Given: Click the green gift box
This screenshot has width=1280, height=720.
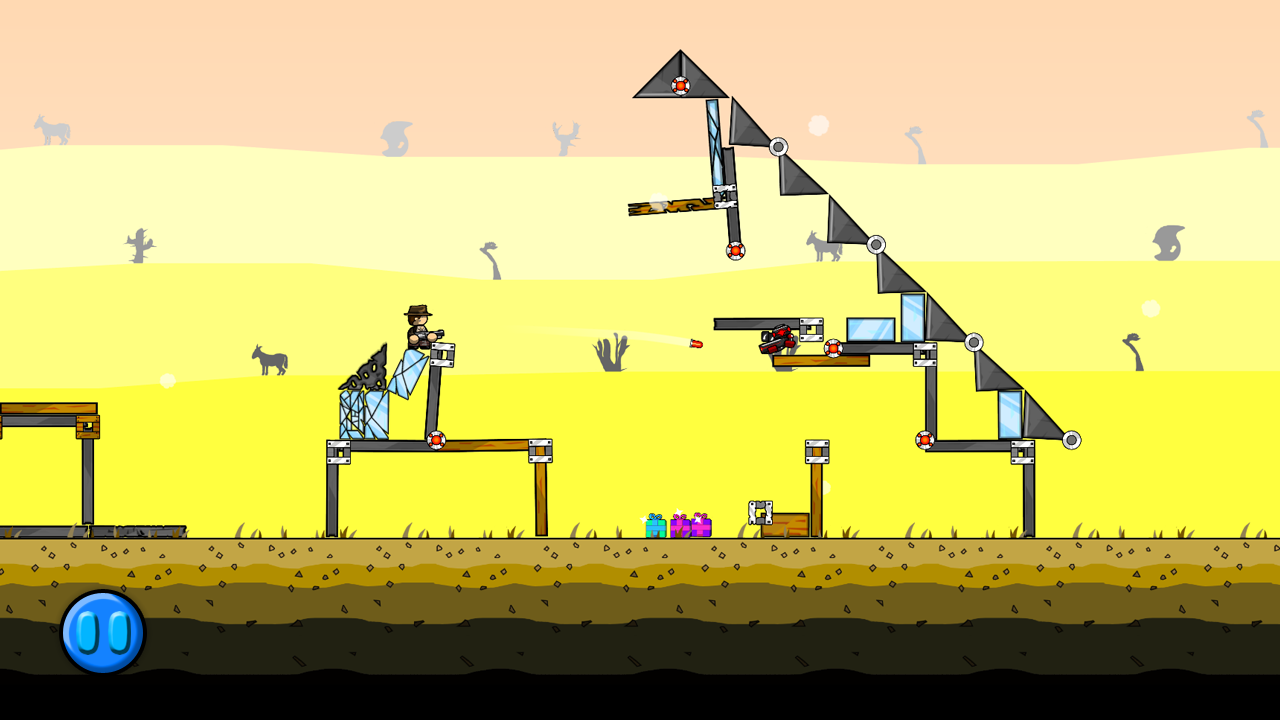Looking at the screenshot, I should tap(657, 527).
